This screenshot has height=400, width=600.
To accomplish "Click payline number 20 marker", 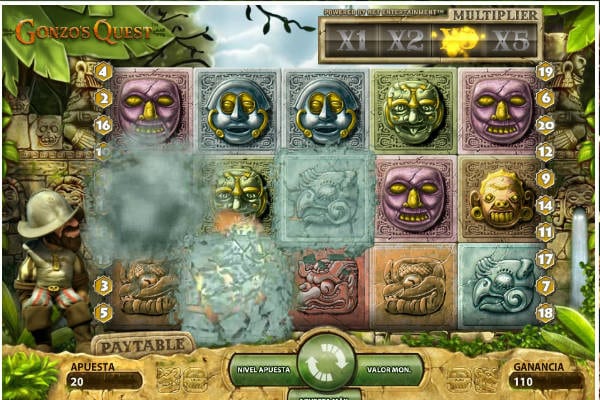I will pyautogui.click(x=545, y=125).
